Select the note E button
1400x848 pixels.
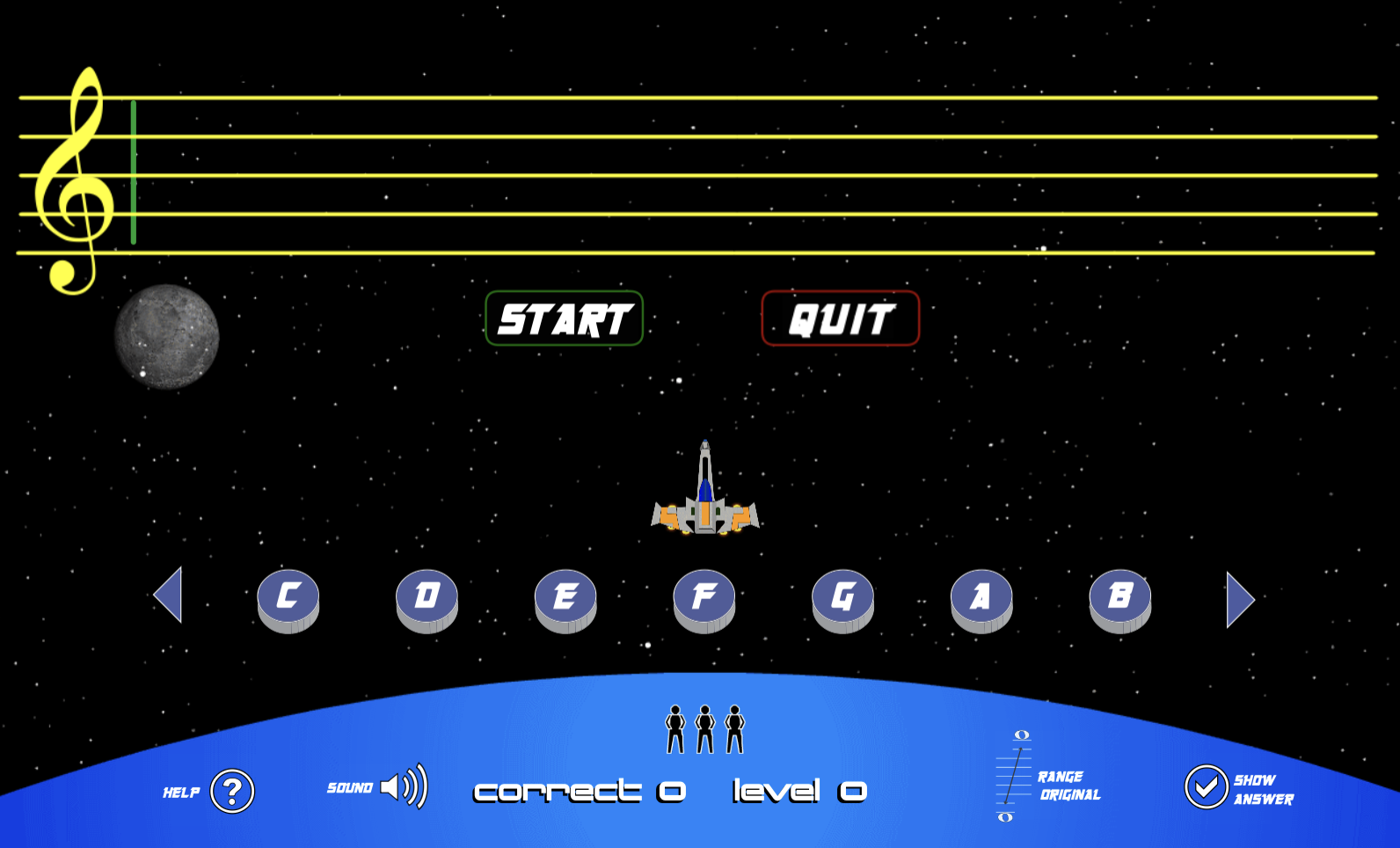(x=565, y=596)
